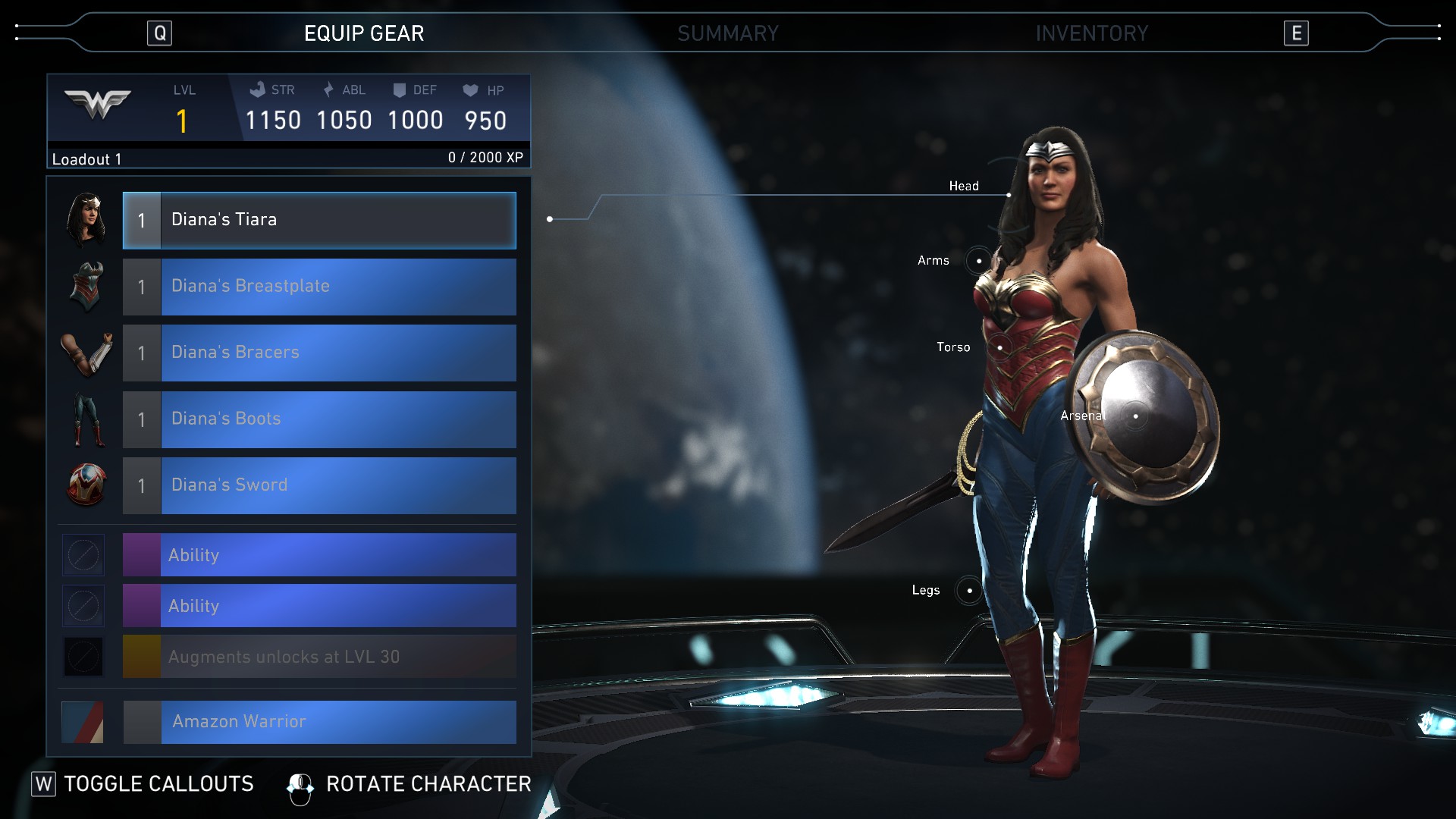Choose Diana's Breastplate gear slot
The width and height of the screenshot is (1456, 819).
pos(319,287)
